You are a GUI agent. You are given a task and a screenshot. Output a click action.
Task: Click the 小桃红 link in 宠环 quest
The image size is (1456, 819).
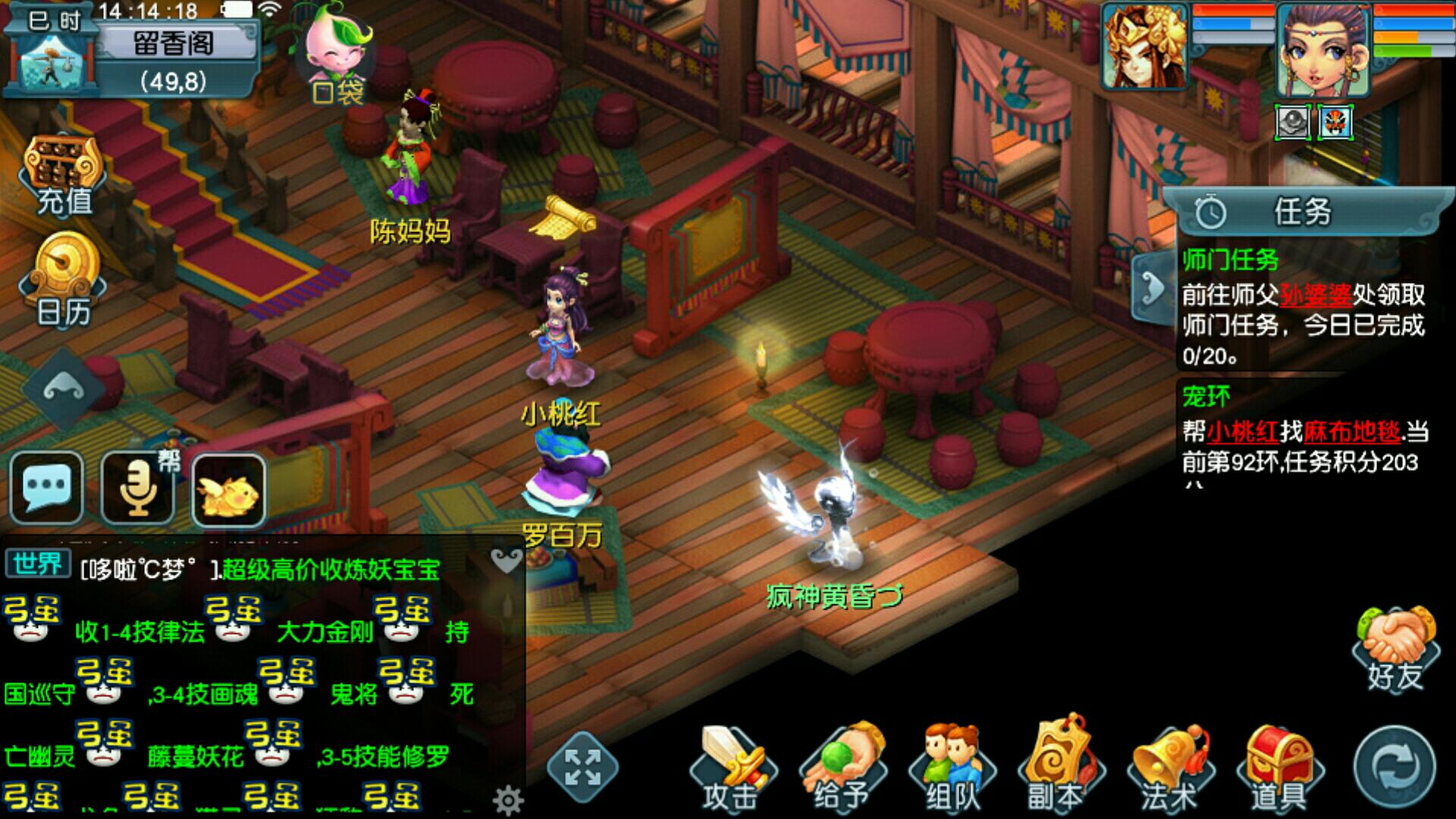[x=1243, y=431]
